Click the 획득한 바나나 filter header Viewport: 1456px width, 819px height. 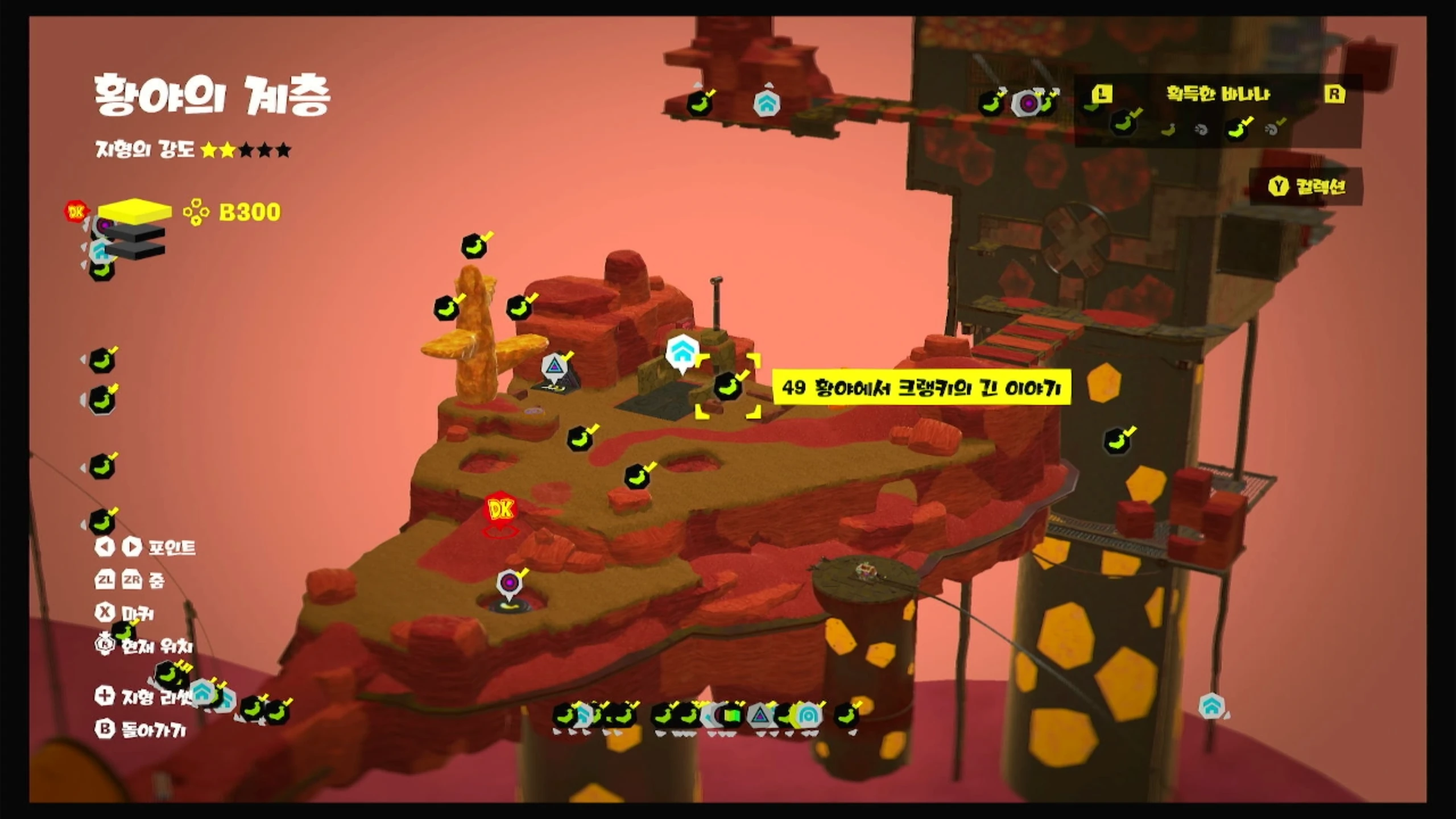point(1218,94)
